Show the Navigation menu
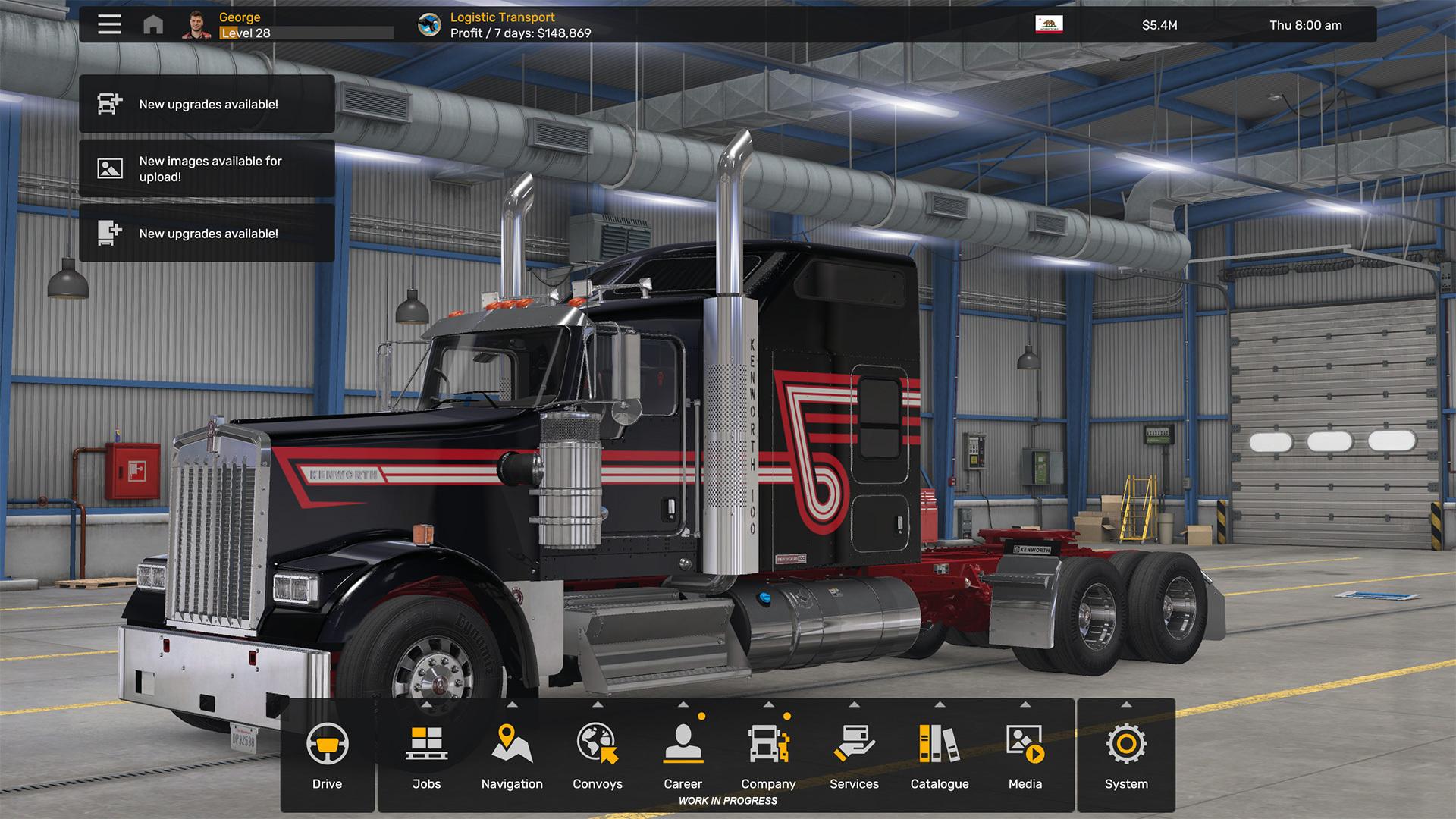This screenshot has height=819, width=1456. [x=512, y=755]
